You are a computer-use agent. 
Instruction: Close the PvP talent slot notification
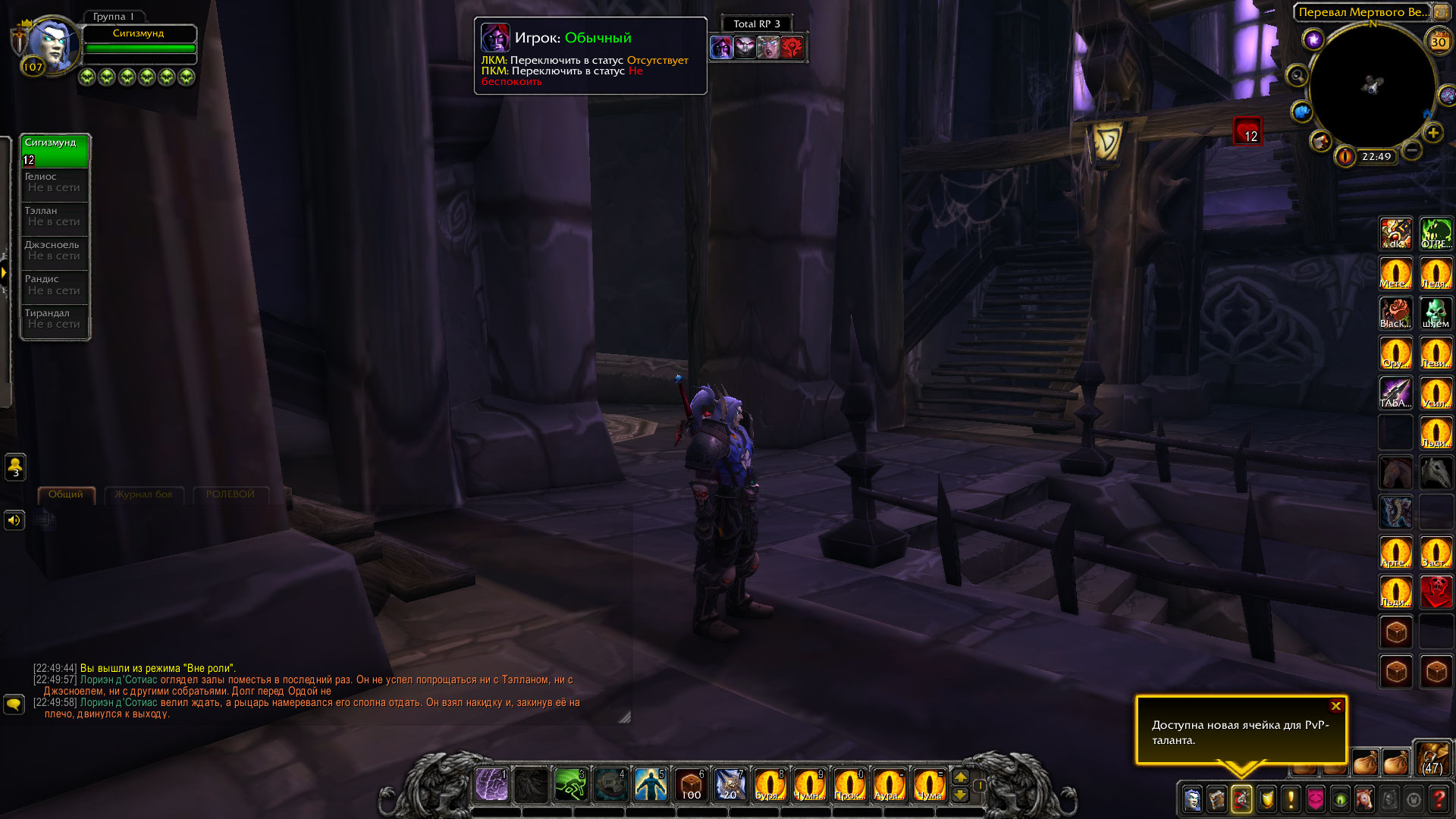pos(1335,706)
